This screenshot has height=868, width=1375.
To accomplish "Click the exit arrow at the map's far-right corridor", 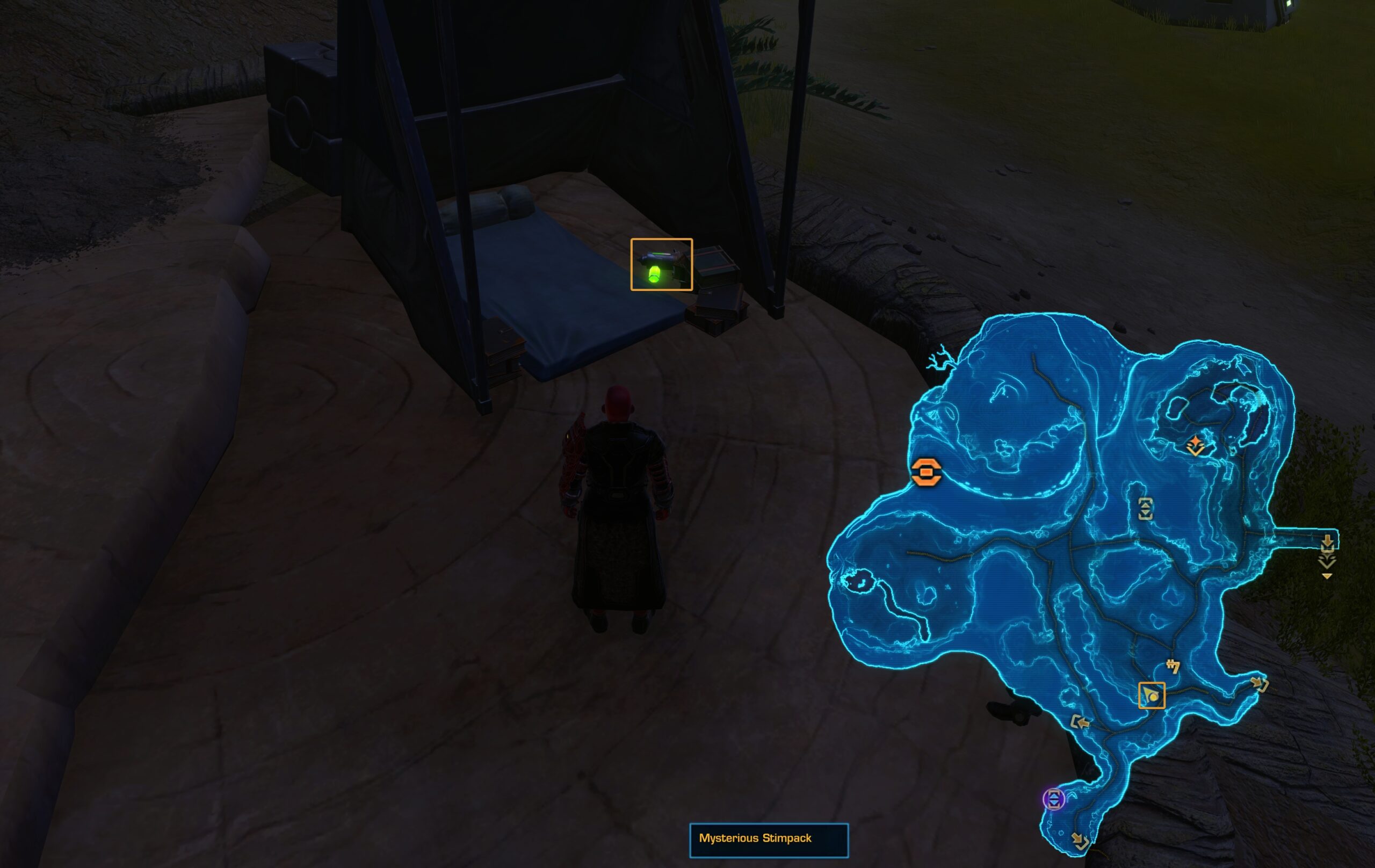I will click(1328, 544).
